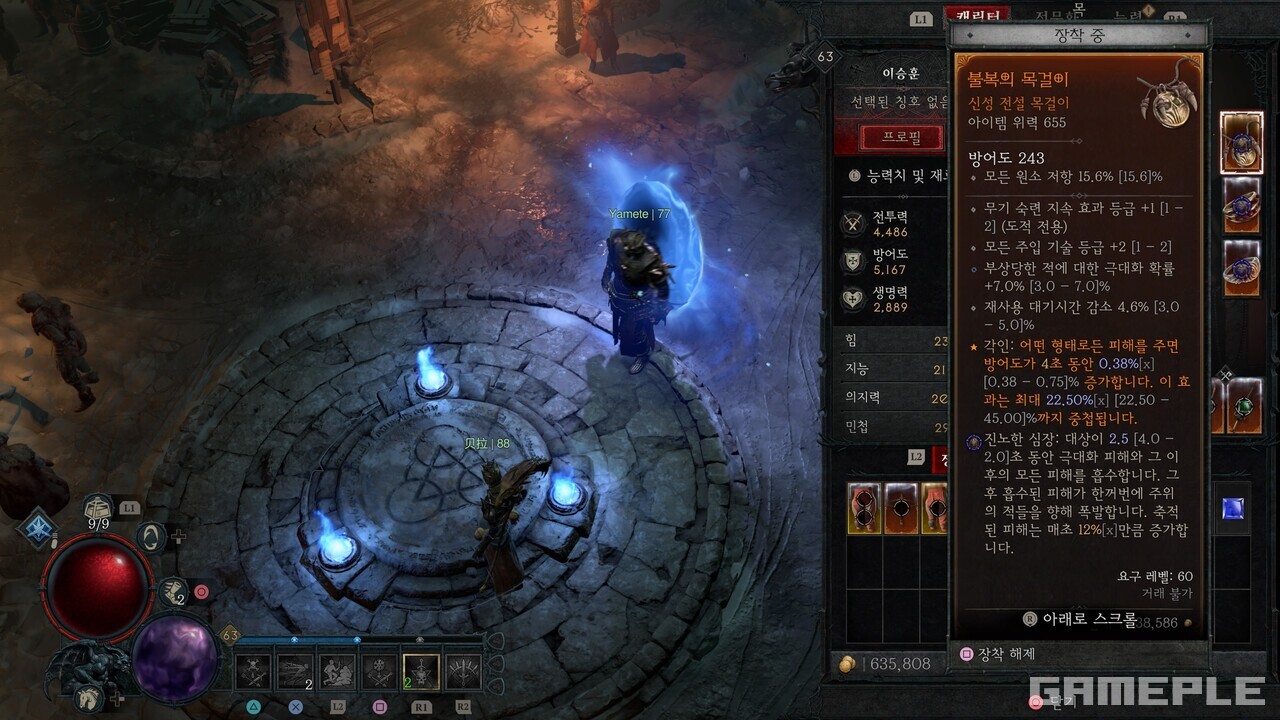
Task: Select the green-gem weapon equipment slot
Action: pos(1243,407)
